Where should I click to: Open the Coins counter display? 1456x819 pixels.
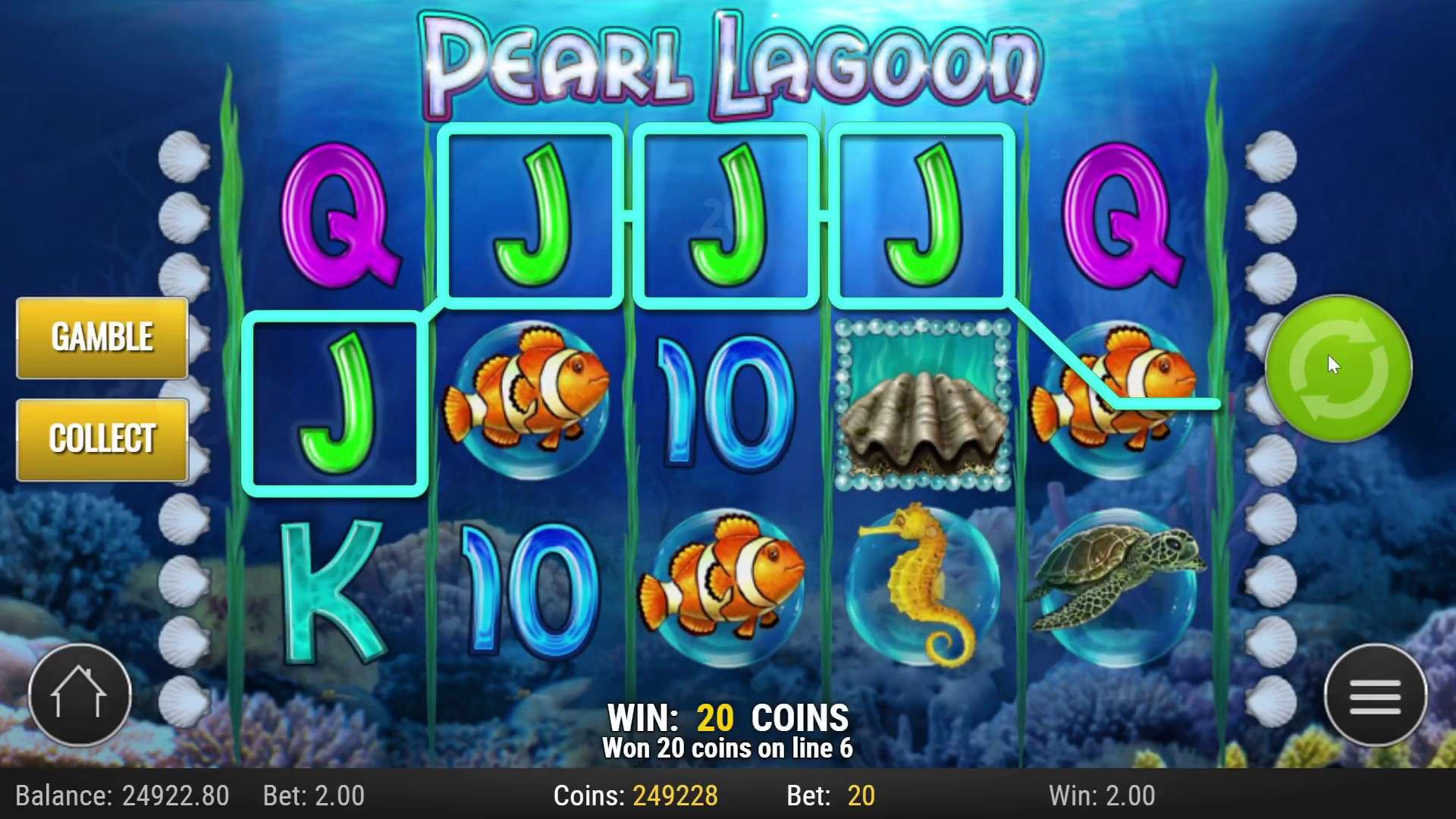point(637,796)
